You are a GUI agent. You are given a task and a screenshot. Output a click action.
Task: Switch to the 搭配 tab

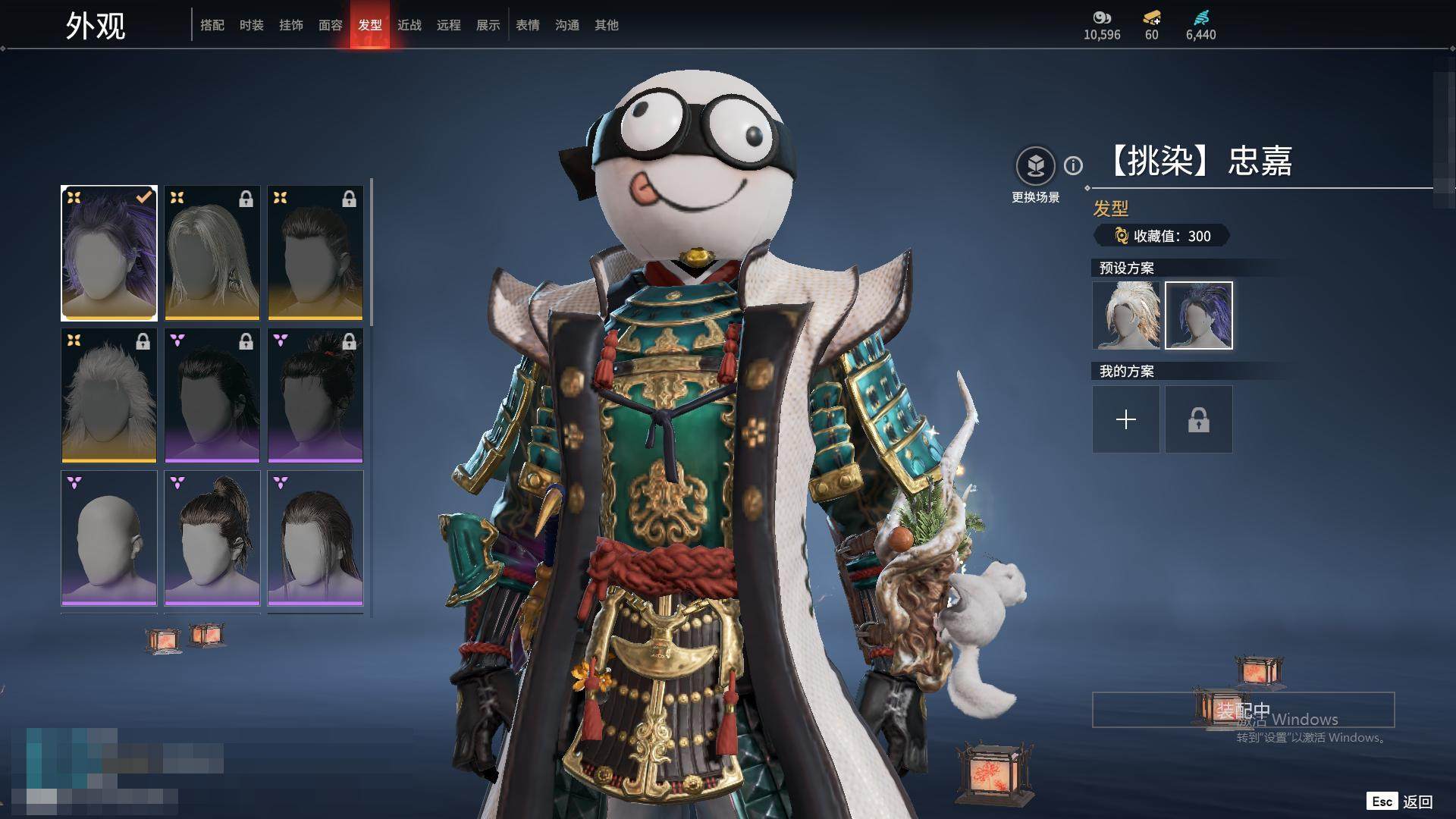212,25
